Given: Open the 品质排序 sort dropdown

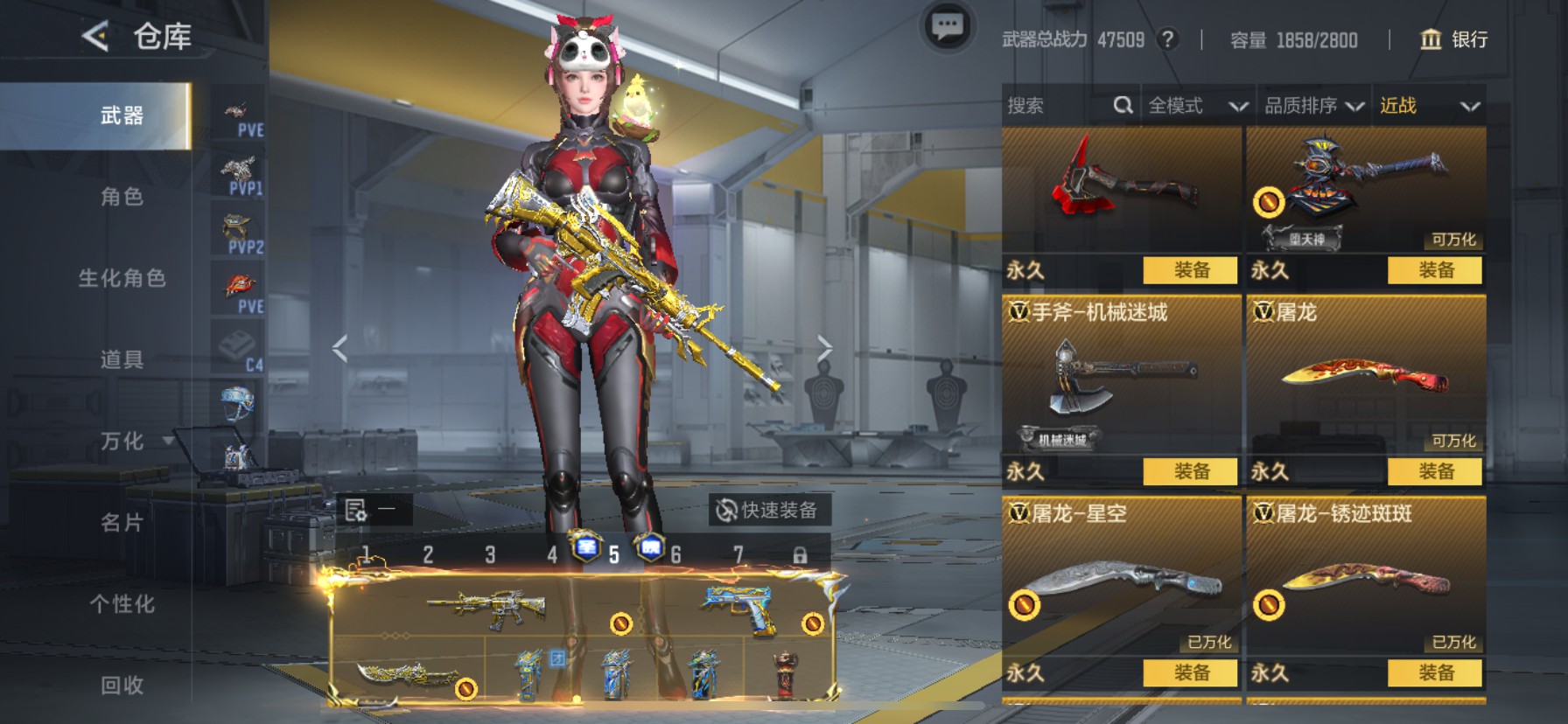Looking at the screenshot, I should pos(1313,106).
